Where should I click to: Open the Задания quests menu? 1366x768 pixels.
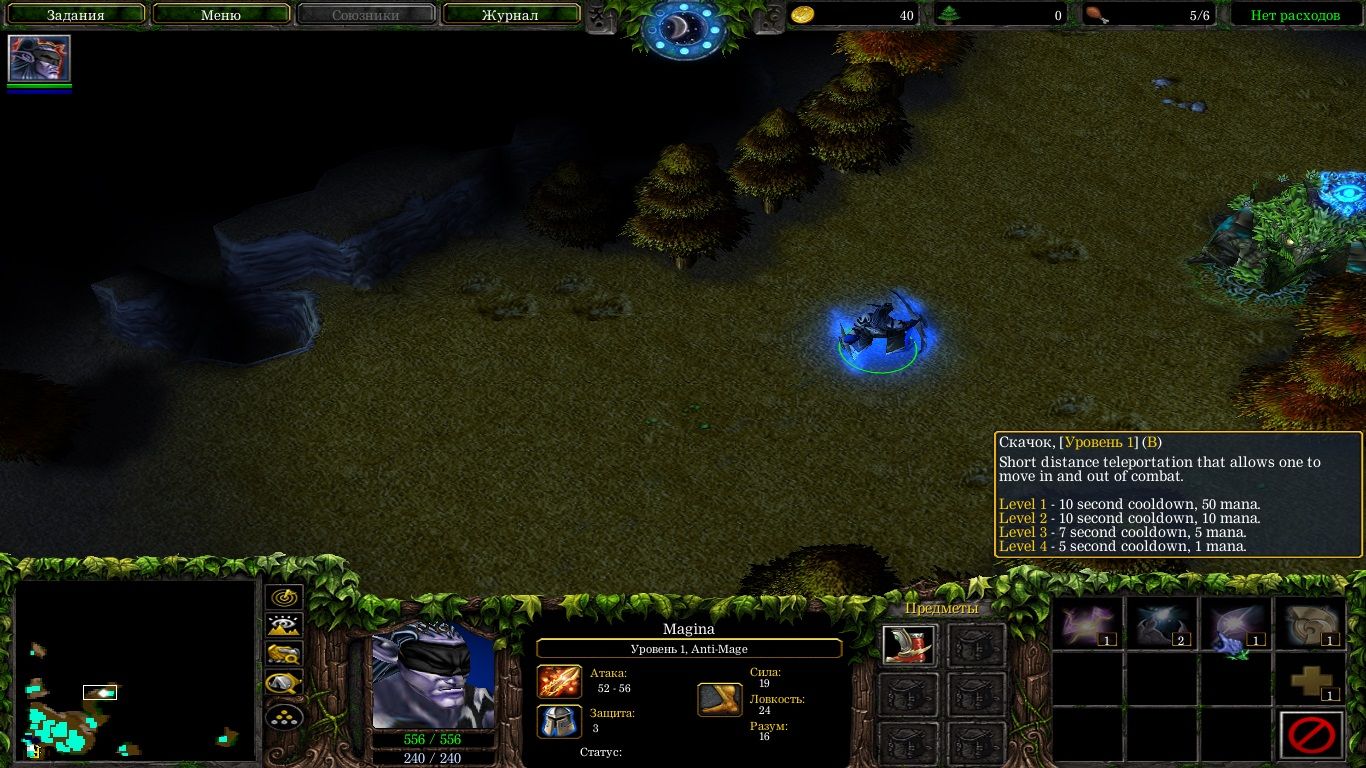[75, 15]
